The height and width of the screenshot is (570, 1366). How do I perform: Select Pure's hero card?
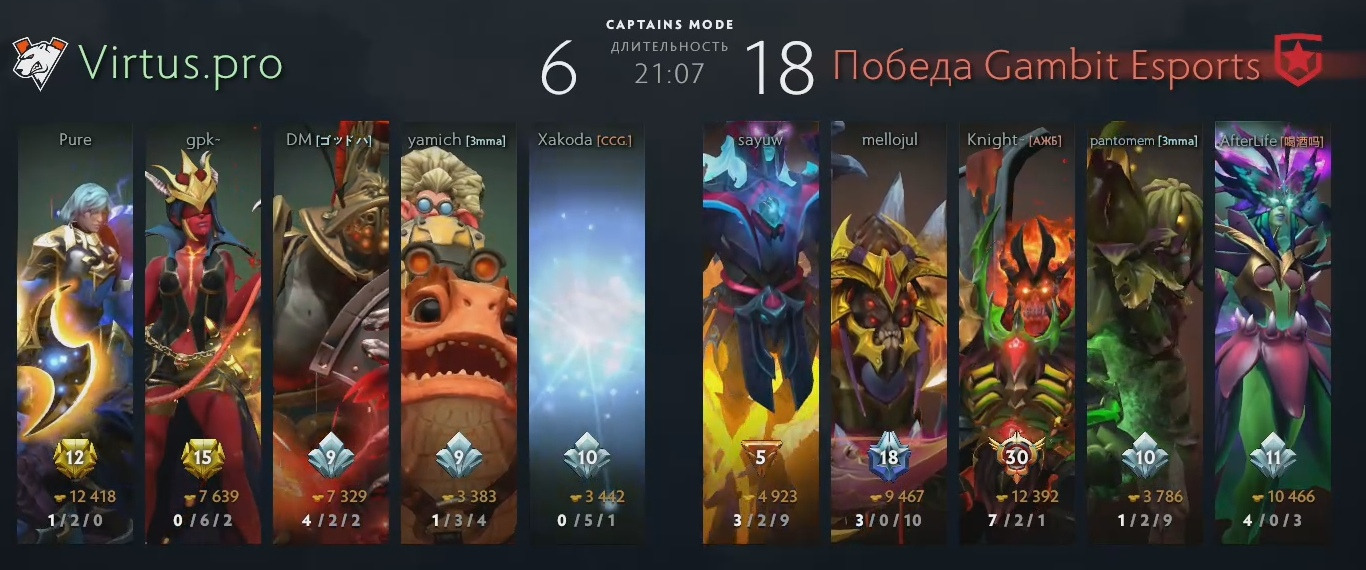(x=75, y=330)
